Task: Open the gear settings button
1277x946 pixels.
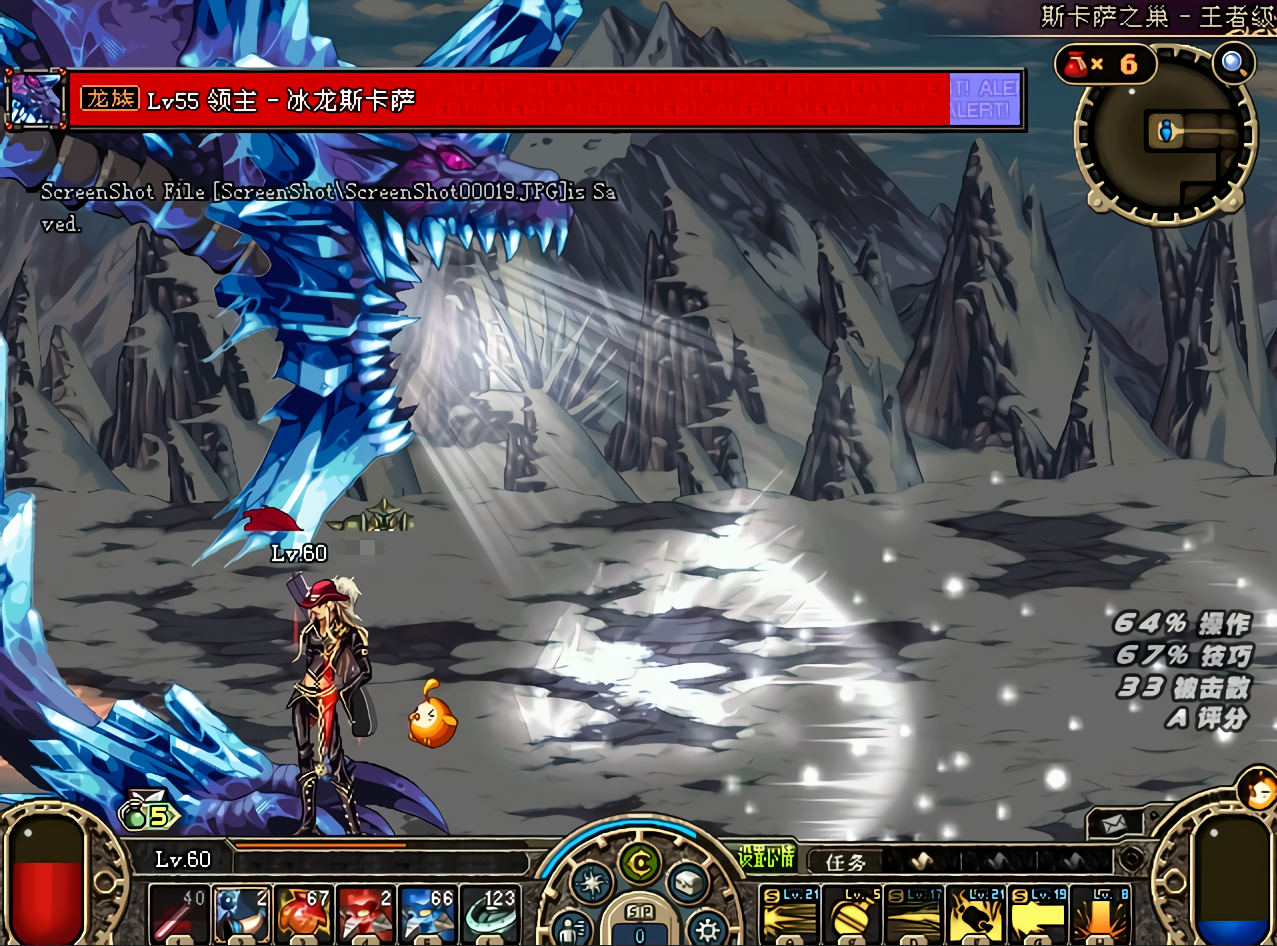Action: [707, 925]
